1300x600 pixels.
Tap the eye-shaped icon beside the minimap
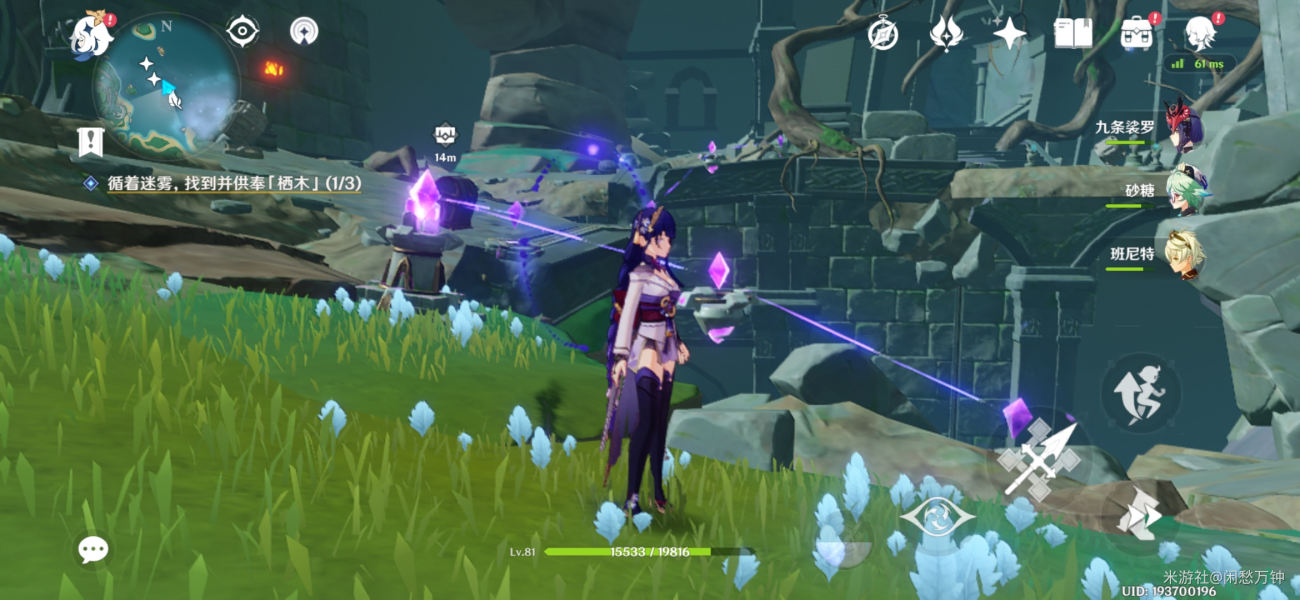tap(243, 32)
